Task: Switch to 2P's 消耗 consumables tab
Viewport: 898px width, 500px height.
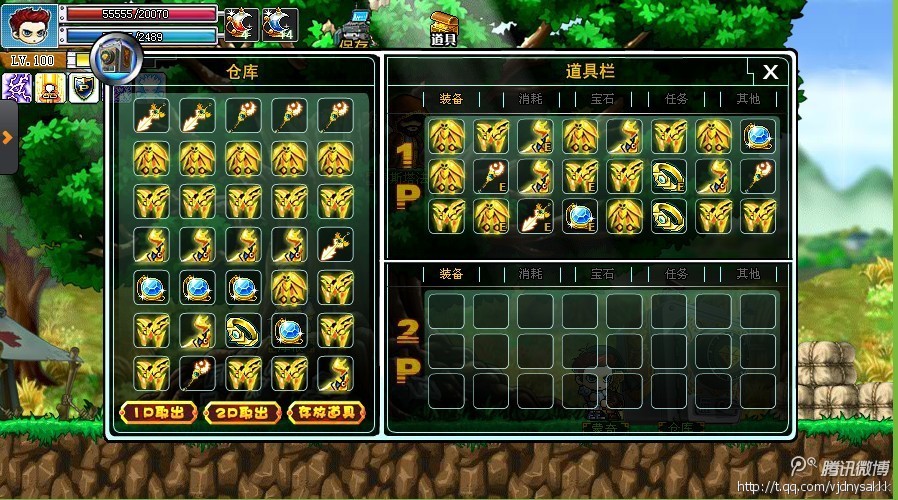Action: tap(530, 274)
